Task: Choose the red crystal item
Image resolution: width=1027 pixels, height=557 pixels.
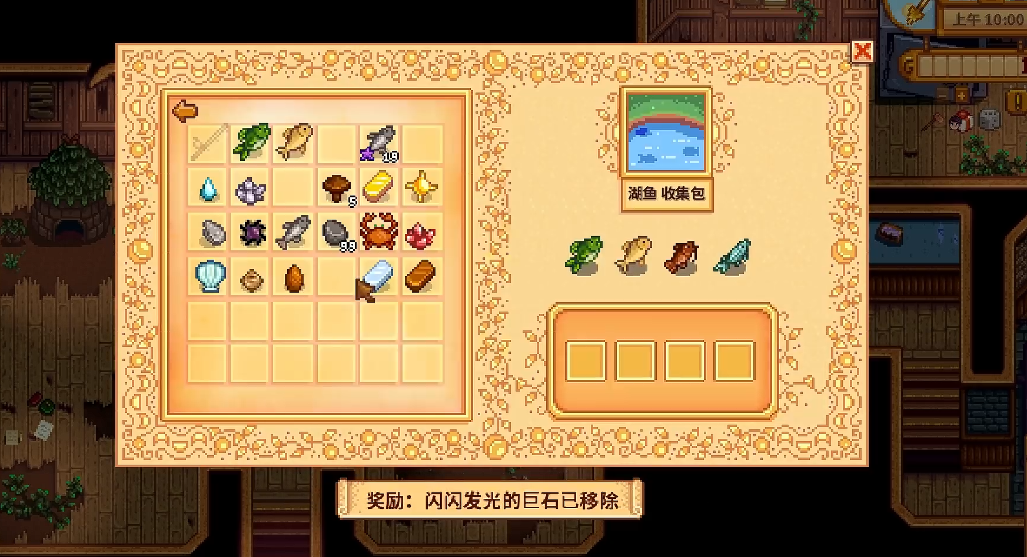Action: click(x=421, y=232)
